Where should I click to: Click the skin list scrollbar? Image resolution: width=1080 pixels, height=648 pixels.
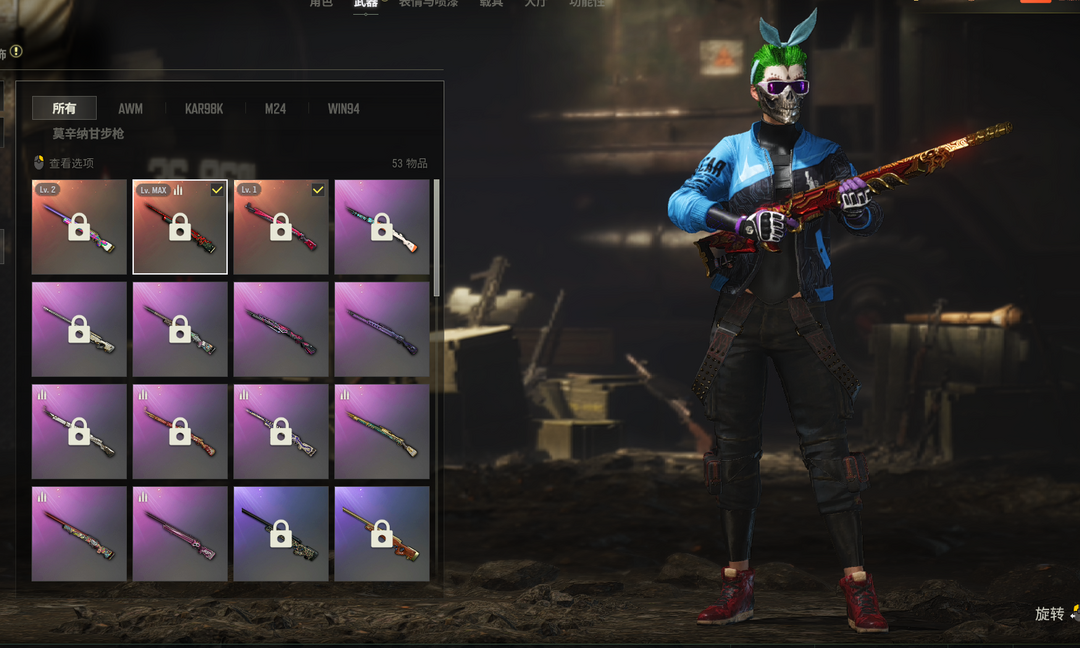click(x=436, y=238)
